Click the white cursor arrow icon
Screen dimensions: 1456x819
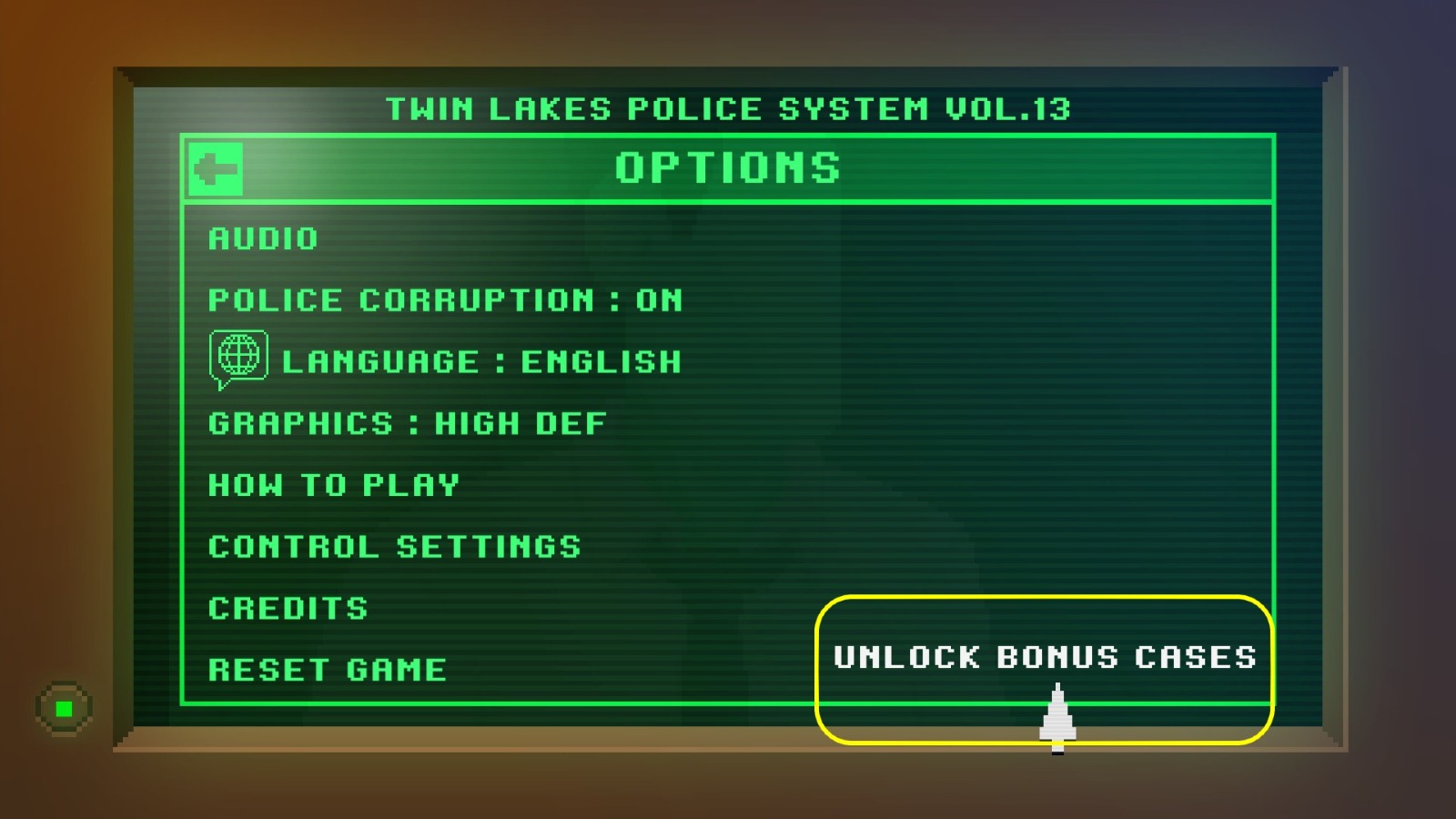(x=1056, y=714)
